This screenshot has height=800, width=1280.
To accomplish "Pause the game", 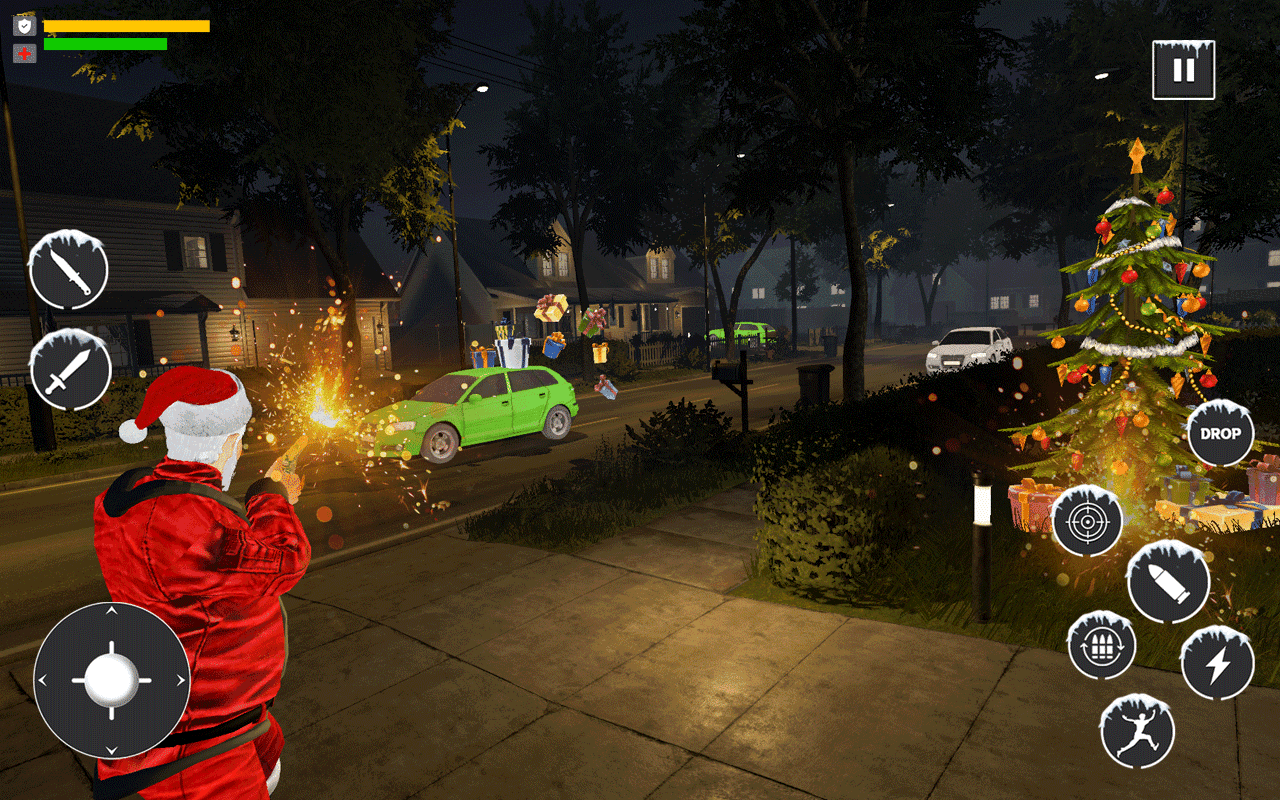I will click(x=1183, y=70).
